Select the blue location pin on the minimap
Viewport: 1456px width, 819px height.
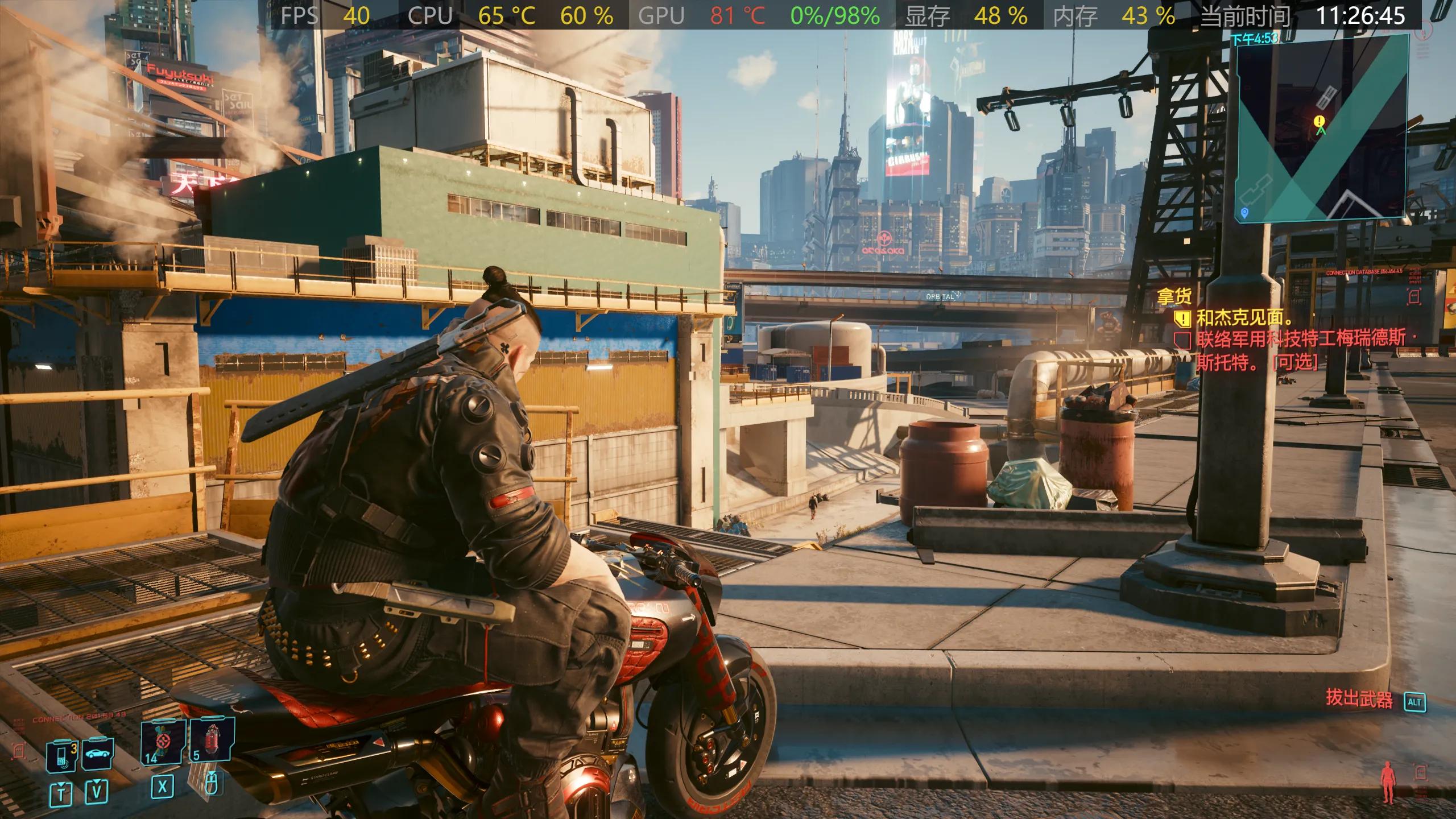pos(1244,212)
